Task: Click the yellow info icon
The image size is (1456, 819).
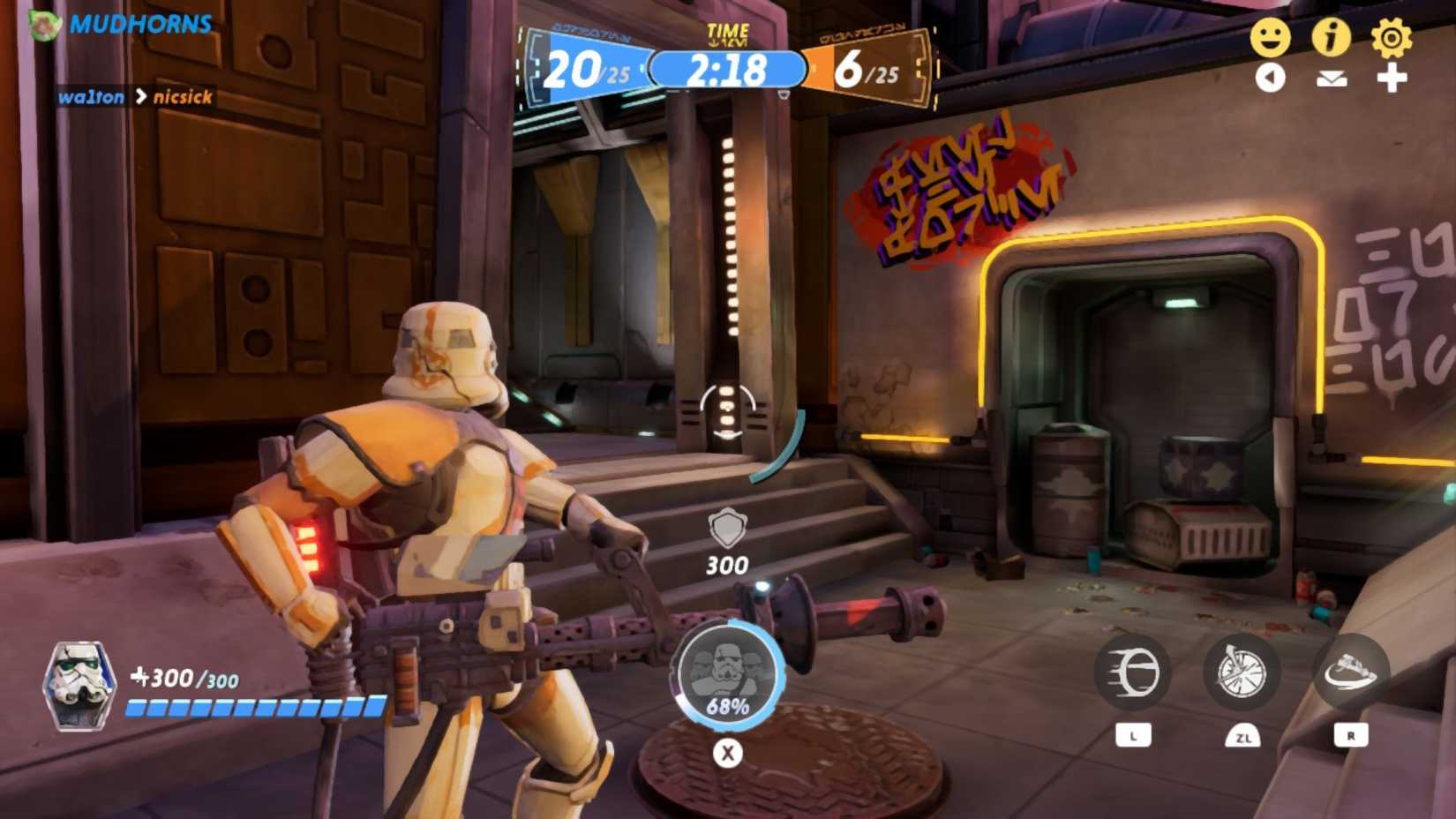Action: tap(1332, 37)
